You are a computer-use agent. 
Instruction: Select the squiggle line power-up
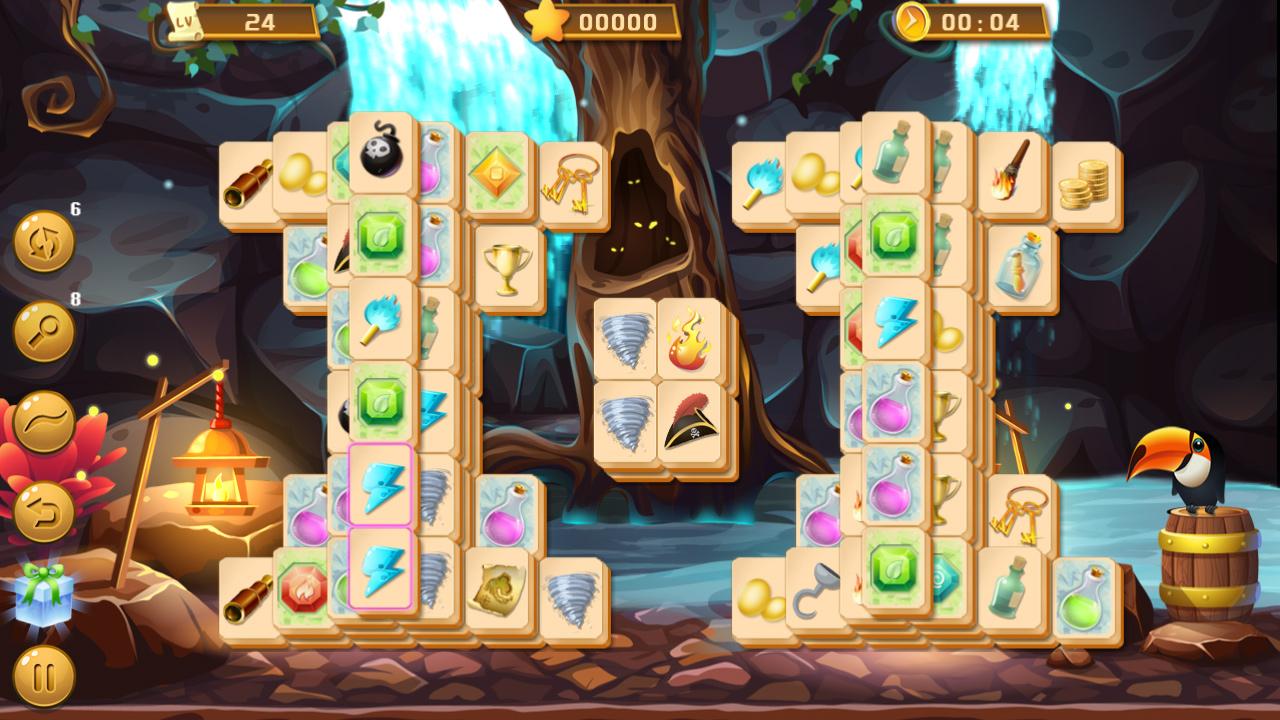click(42, 420)
